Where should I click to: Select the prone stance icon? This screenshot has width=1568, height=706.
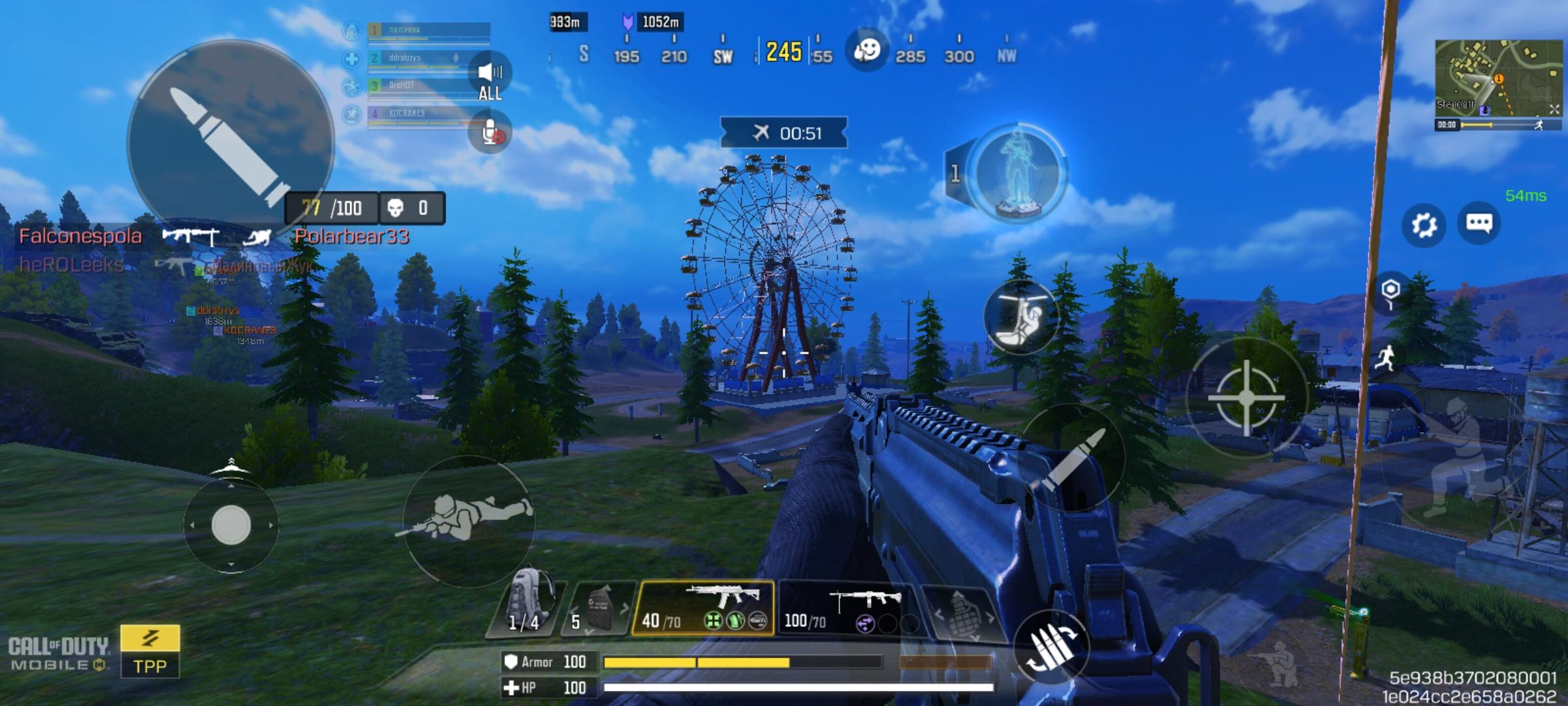pyautogui.click(x=469, y=520)
